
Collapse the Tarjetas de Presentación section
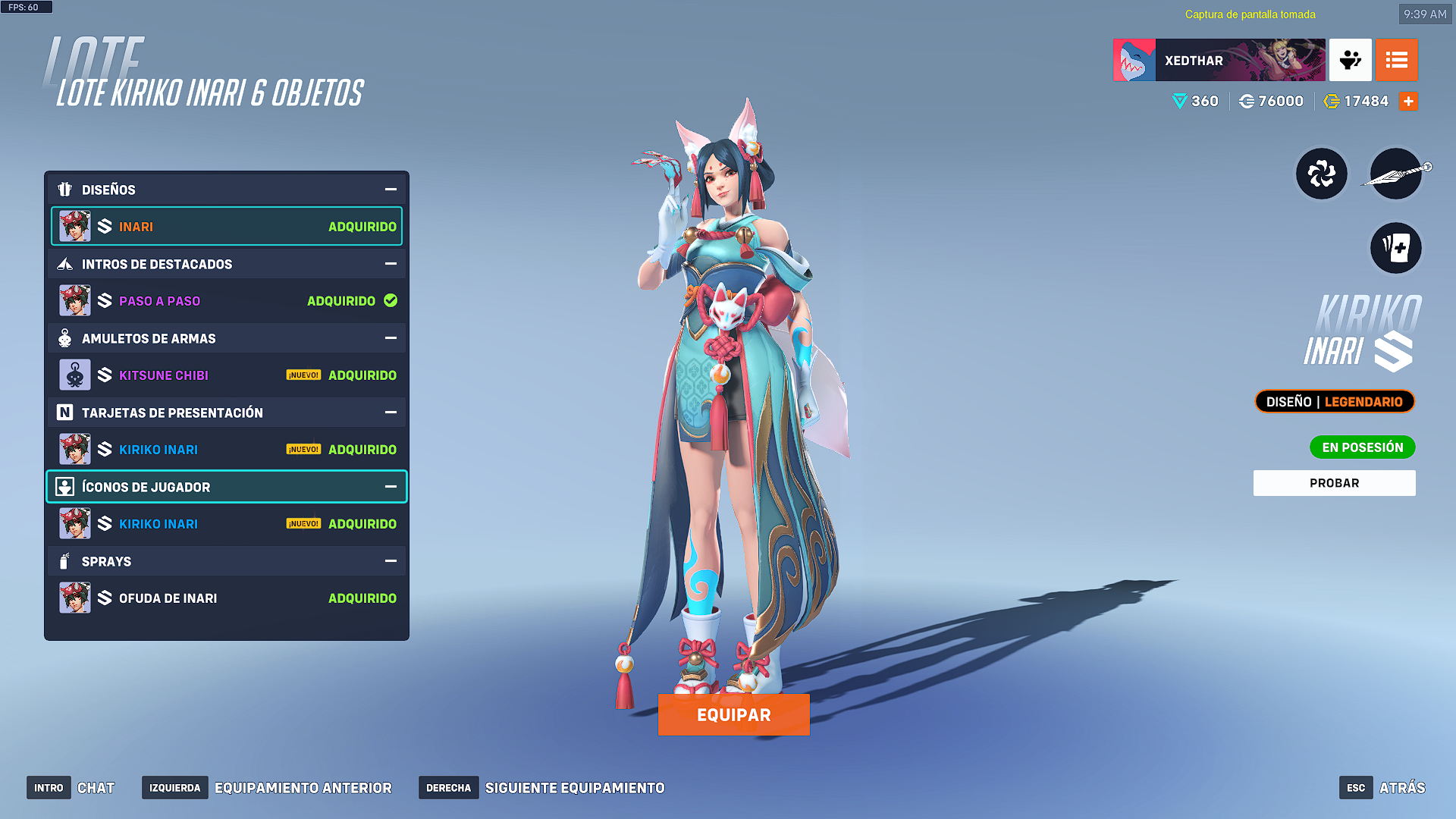pos(391,413)
